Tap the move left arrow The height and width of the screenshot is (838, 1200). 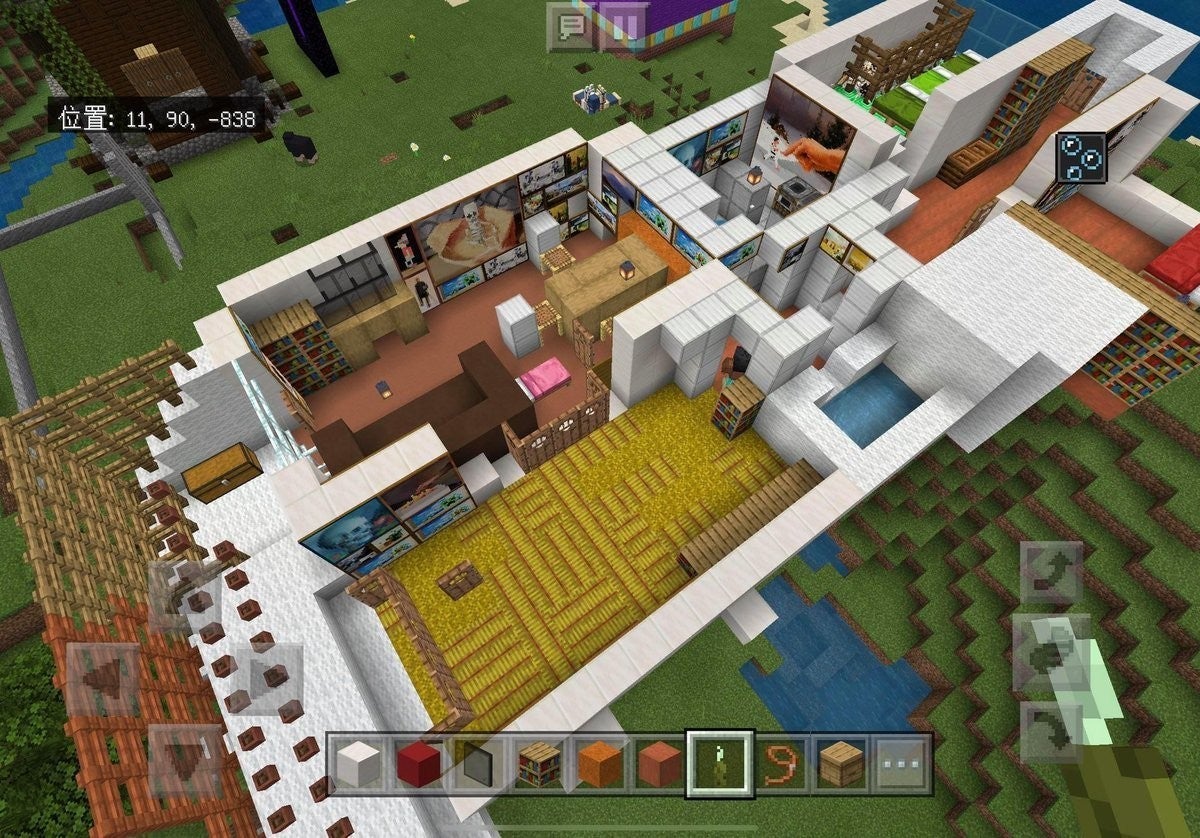coord(105,680)
